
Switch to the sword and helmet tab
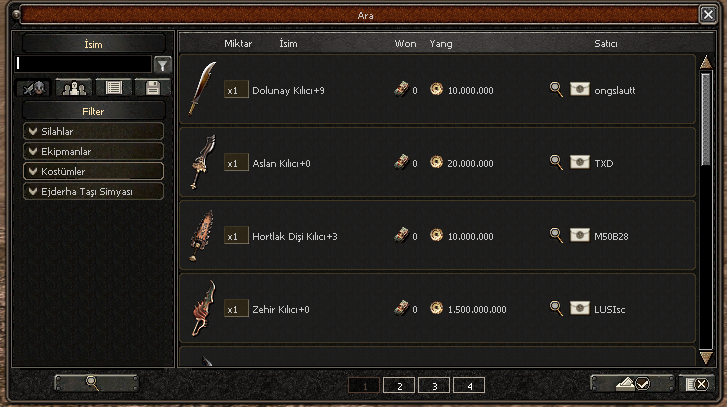(x=36, y=87)
